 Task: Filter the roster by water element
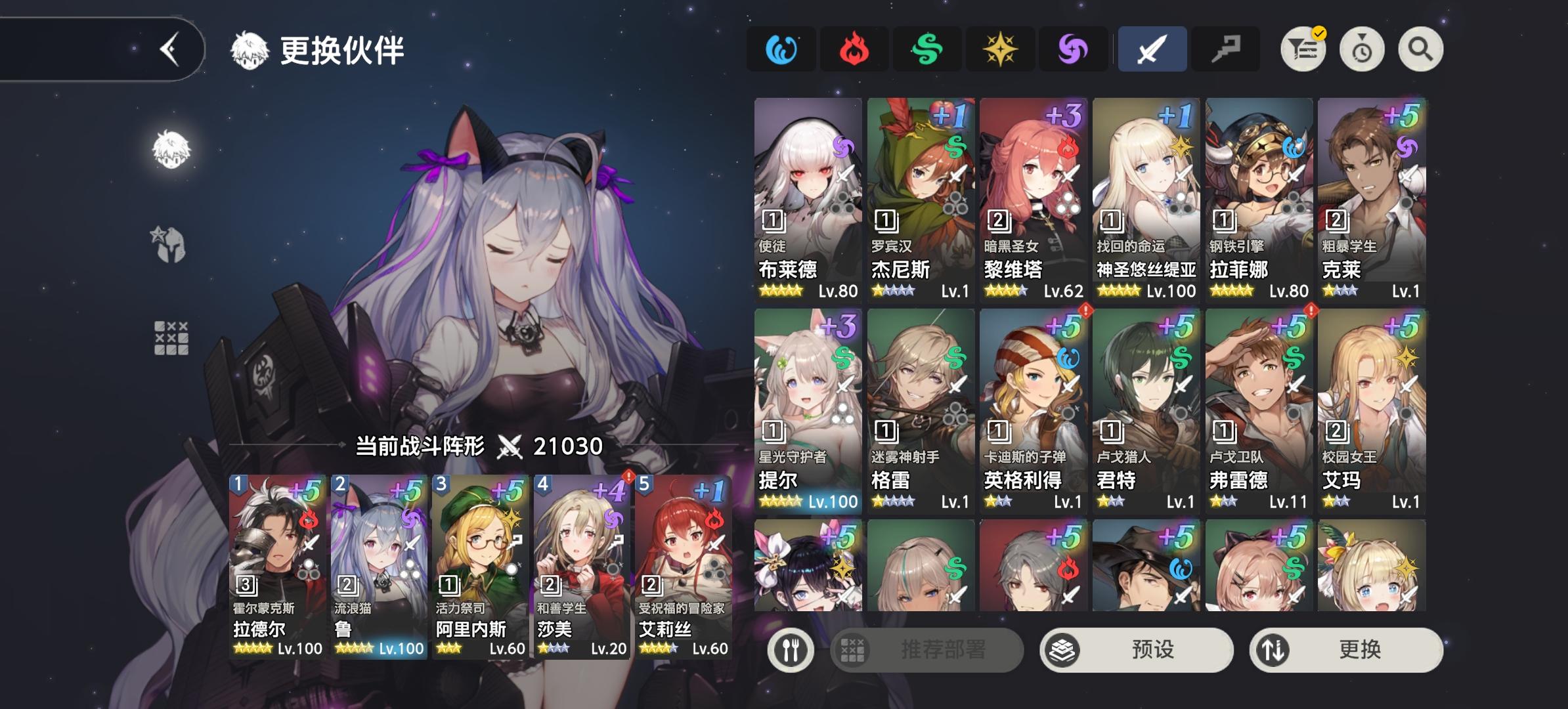[781, 49]
